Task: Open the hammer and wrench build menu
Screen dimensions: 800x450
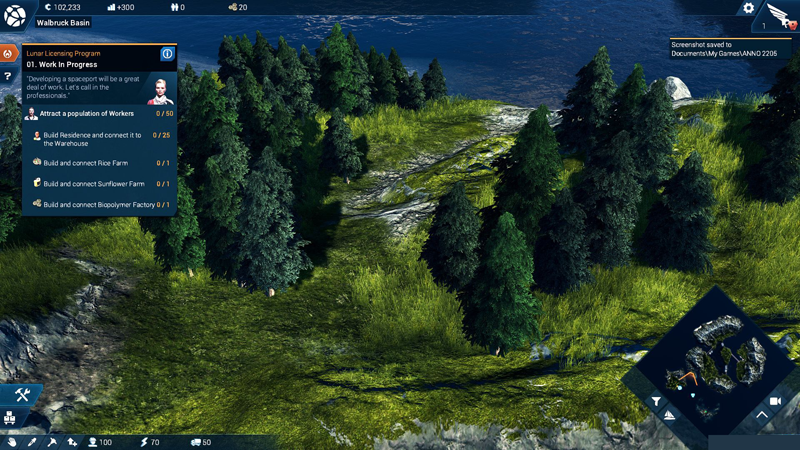Action: (22, 395)
